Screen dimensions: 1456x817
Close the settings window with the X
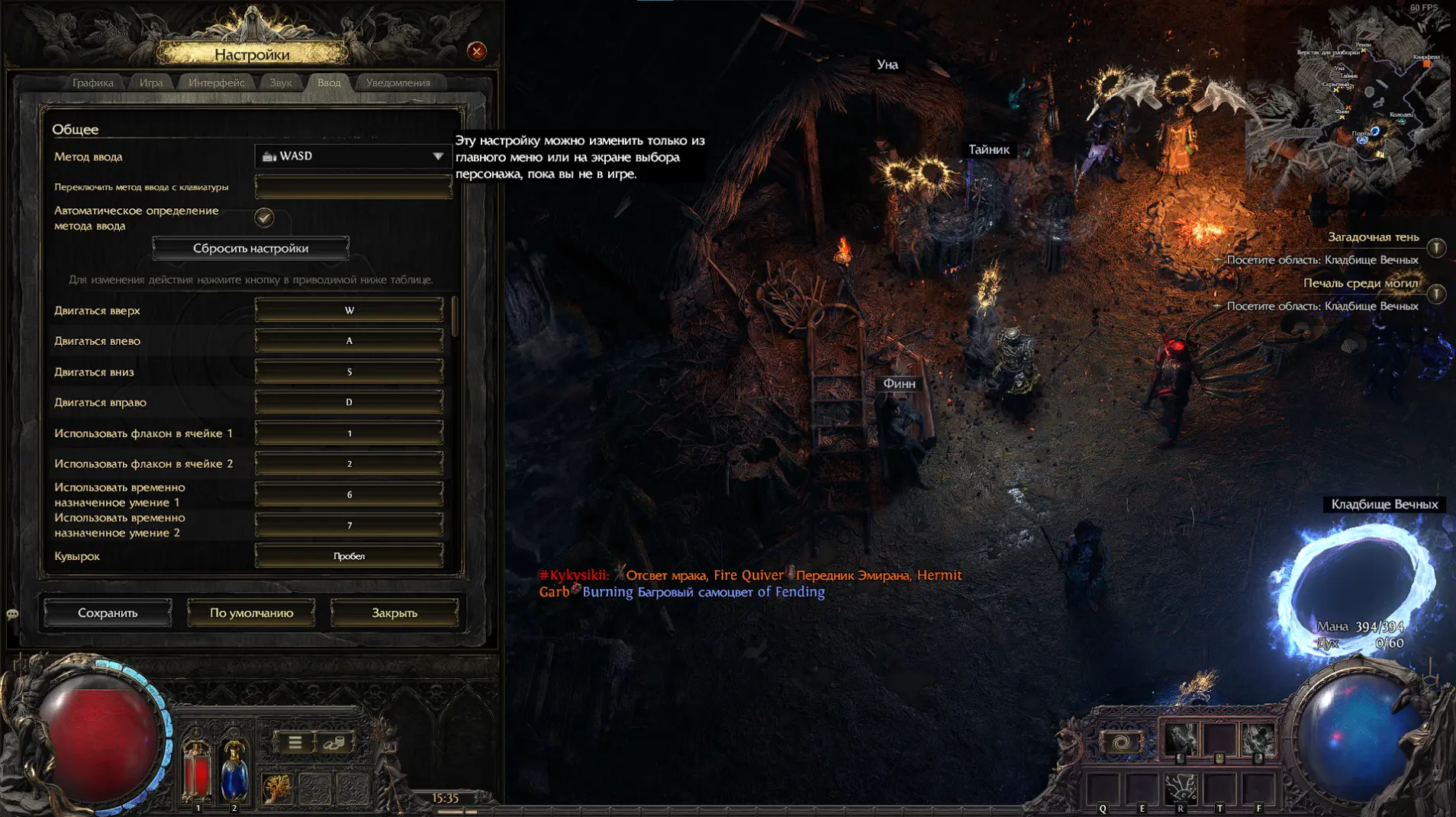(x=477, y=51)
